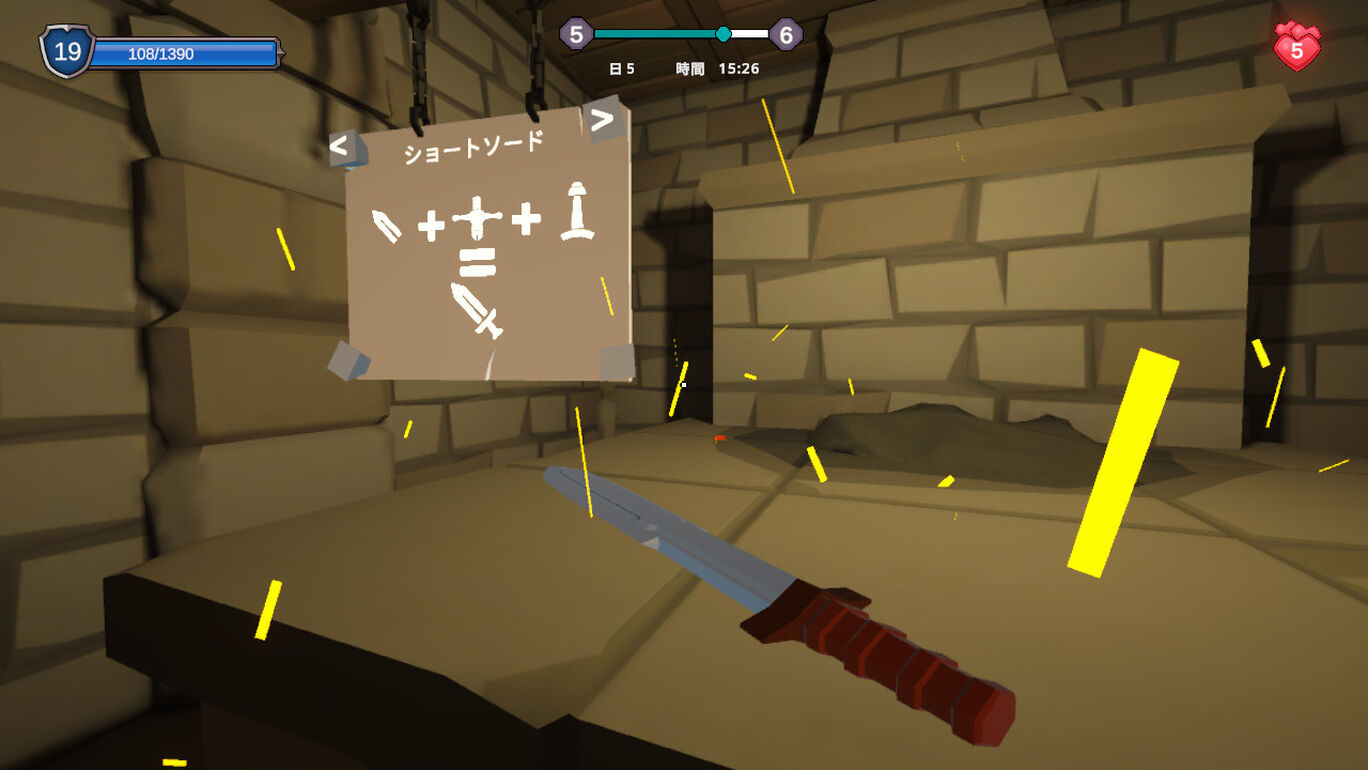Viewport: 1368px width, 770px height.
Task: Go to the next recipe with the right arrow
Action: point(602,120)
